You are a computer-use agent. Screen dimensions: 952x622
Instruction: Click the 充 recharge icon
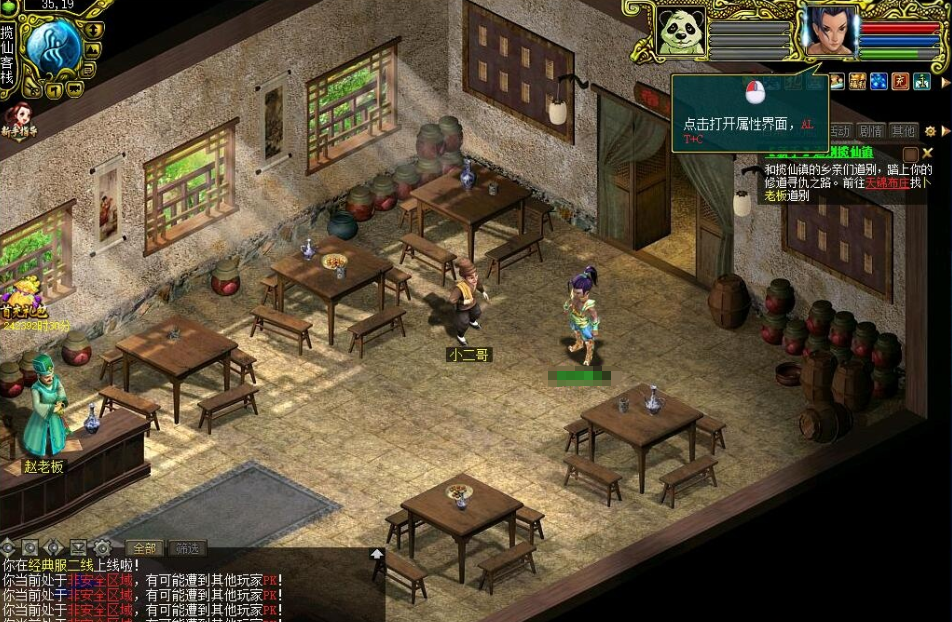(900, 81)
